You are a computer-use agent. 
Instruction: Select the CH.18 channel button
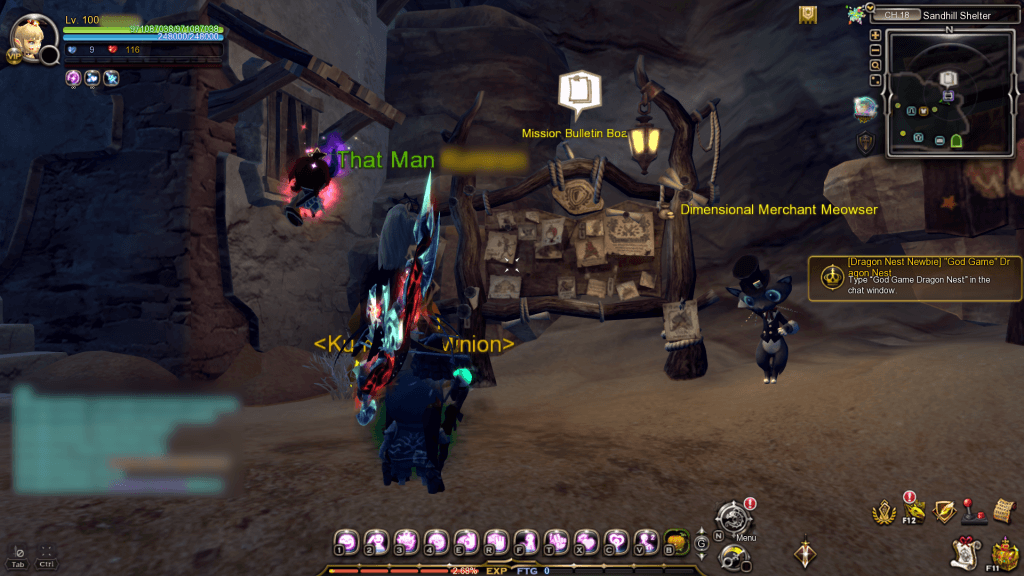pyautogui.click(x=897, y=15)
